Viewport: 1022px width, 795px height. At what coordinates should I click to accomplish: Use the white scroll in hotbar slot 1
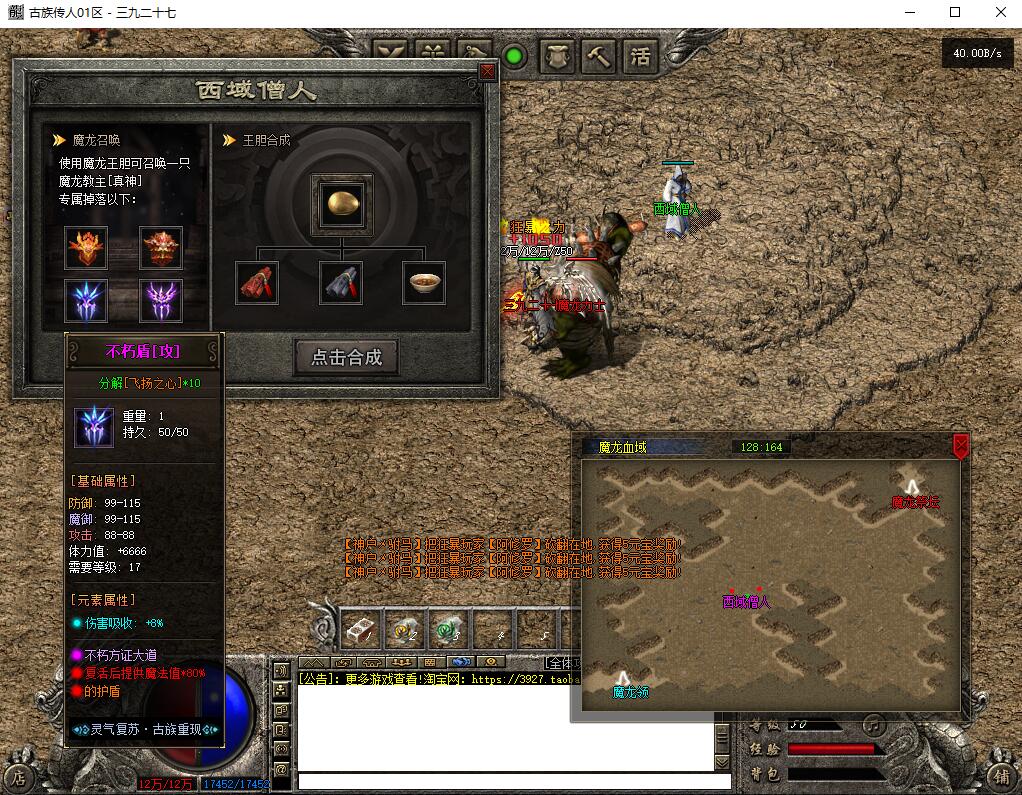[359, 629]
